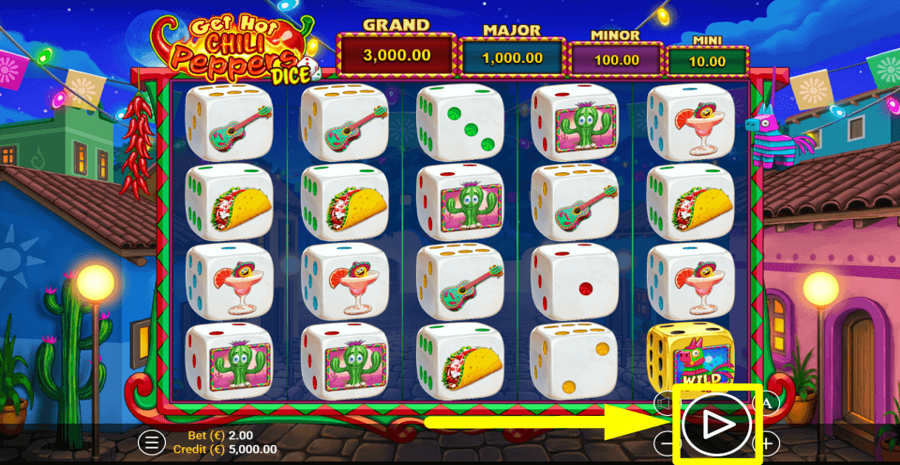Image resolution: width=900 pixels, height=465 pixels.
Task: Increase the bet with the plus button
Action: click(x=767, y=441)
